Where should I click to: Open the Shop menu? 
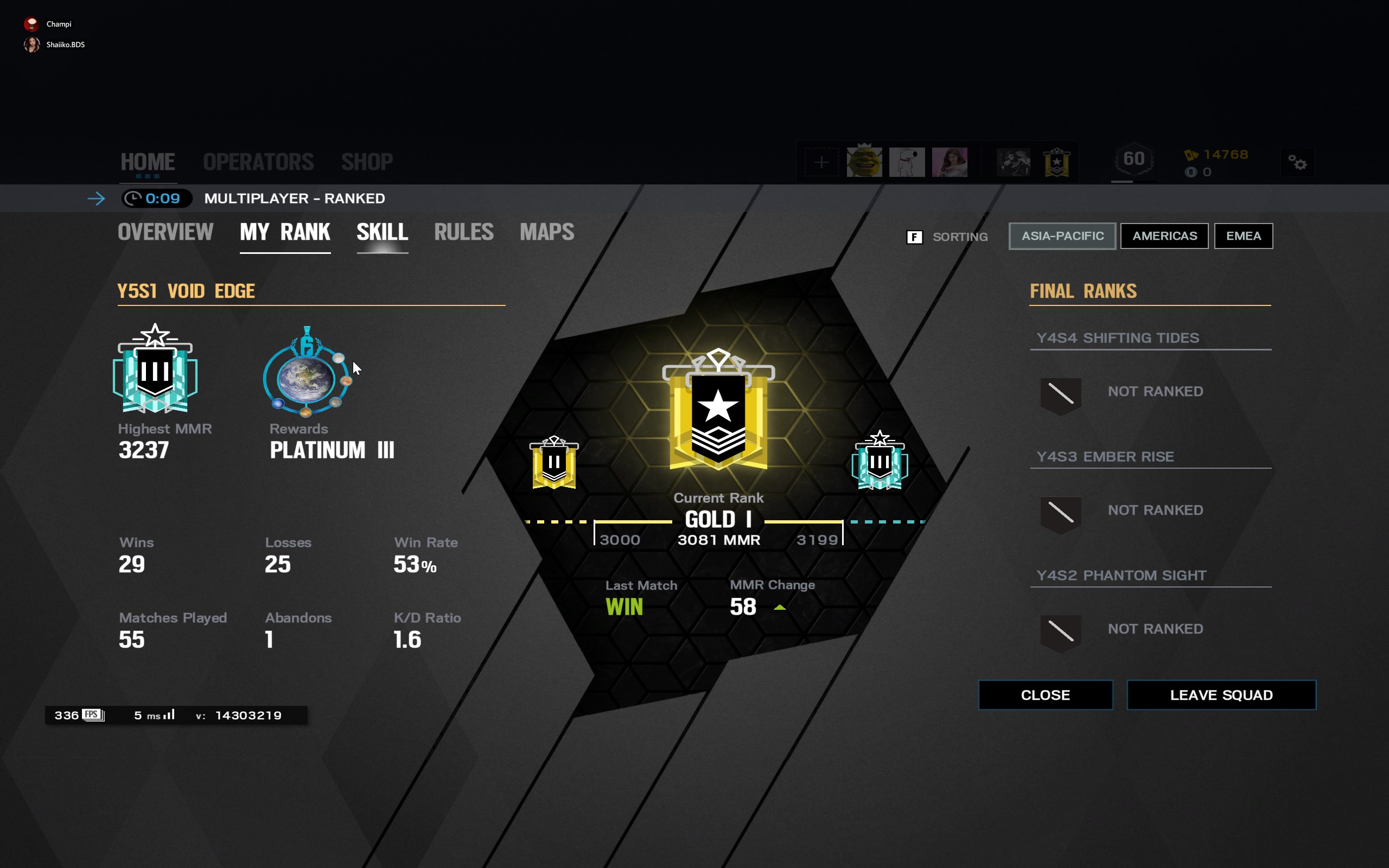[x=367, y=162]
